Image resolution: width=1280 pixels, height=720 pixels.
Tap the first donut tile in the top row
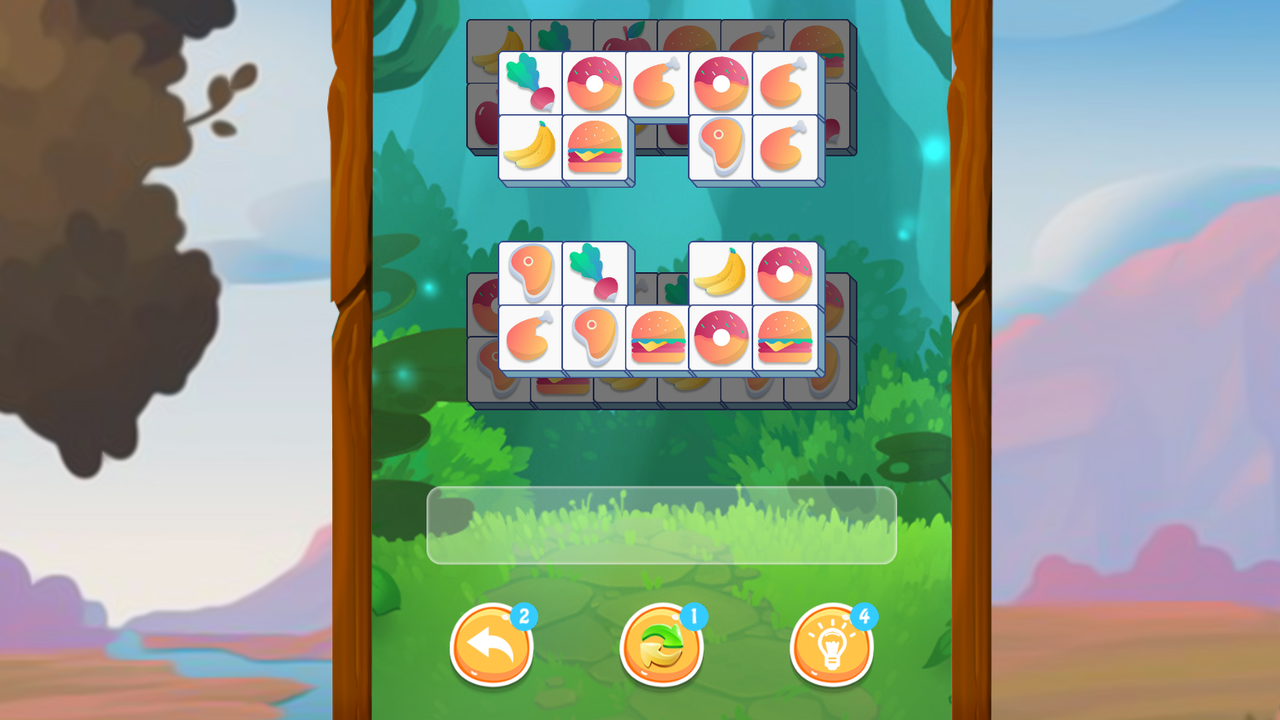(595, 85)
